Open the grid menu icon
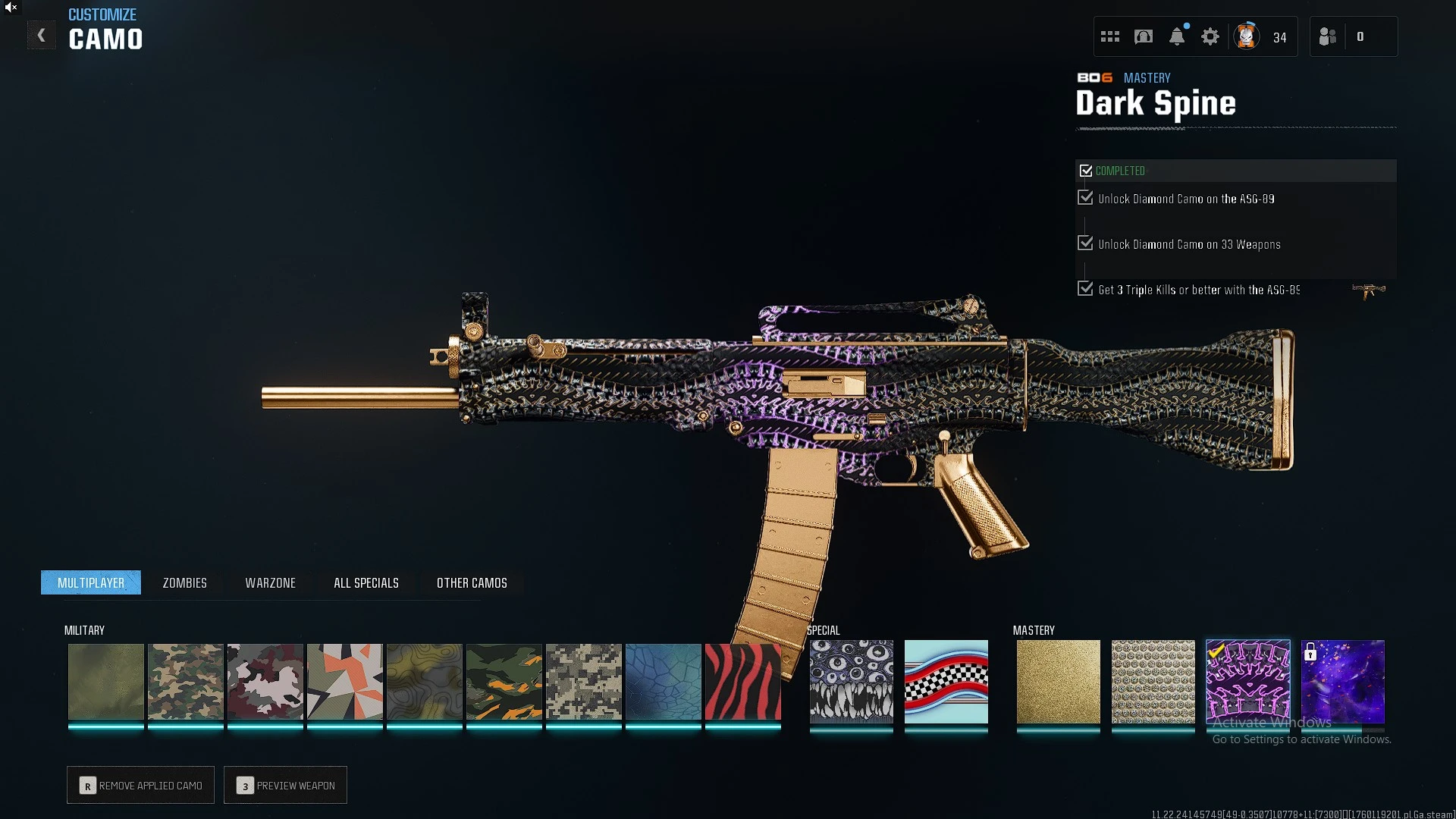The height and width of the screenshot is (819, 1456). (1110, 36)
